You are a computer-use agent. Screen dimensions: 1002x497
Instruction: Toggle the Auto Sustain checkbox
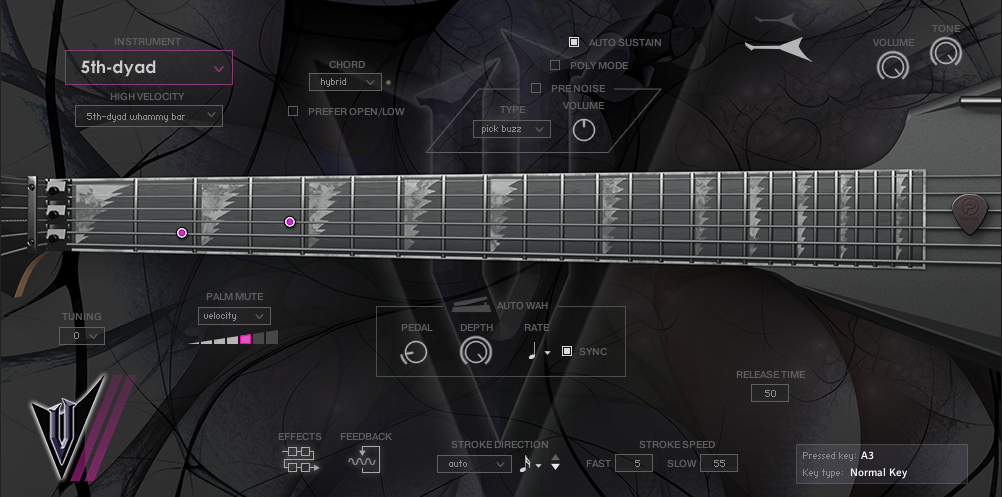pos(574,43)
